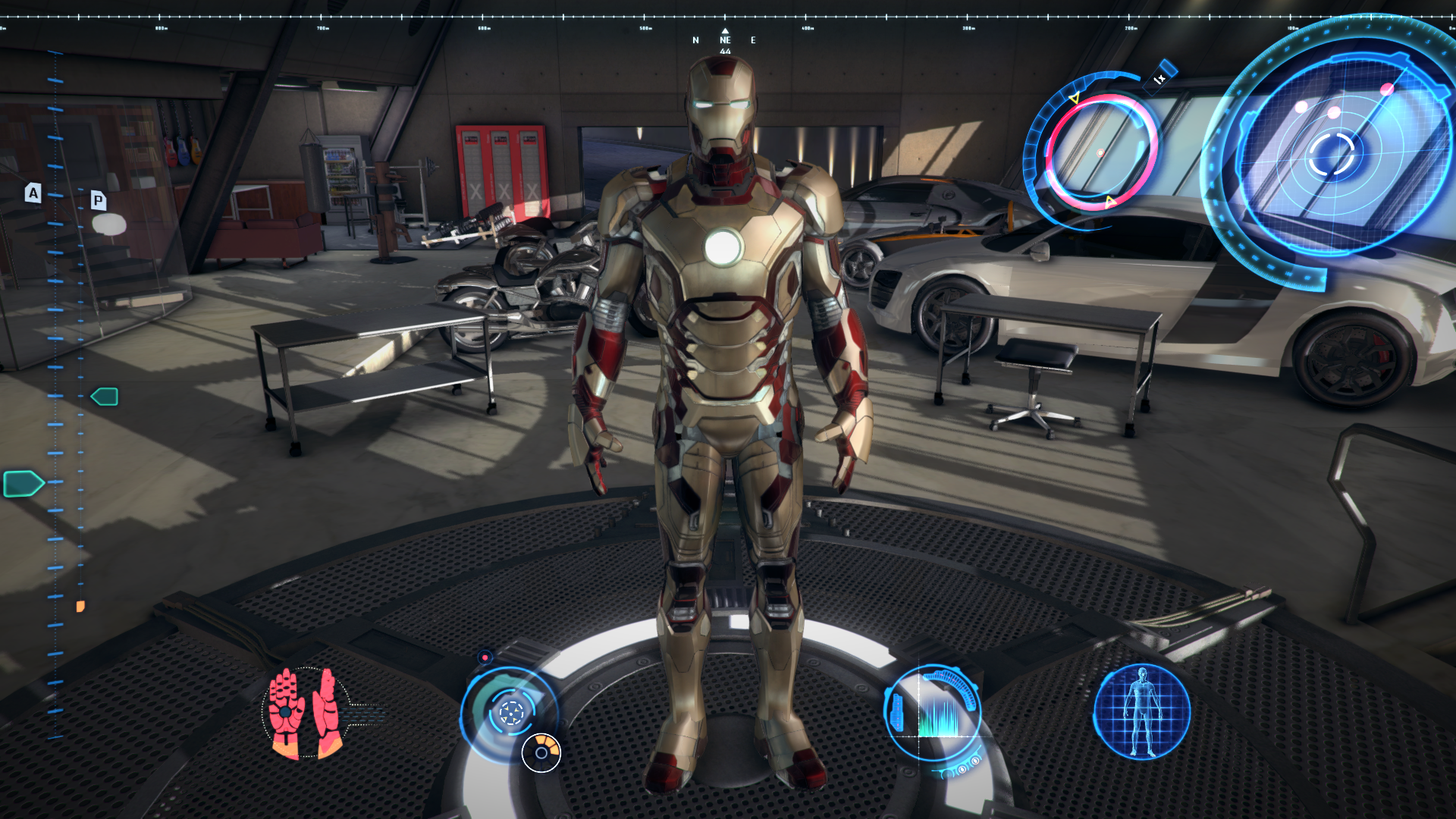The image size is (1456, 819).
Task: Open the body scan diagnostics icon
Action: [x=1141, y=711]
